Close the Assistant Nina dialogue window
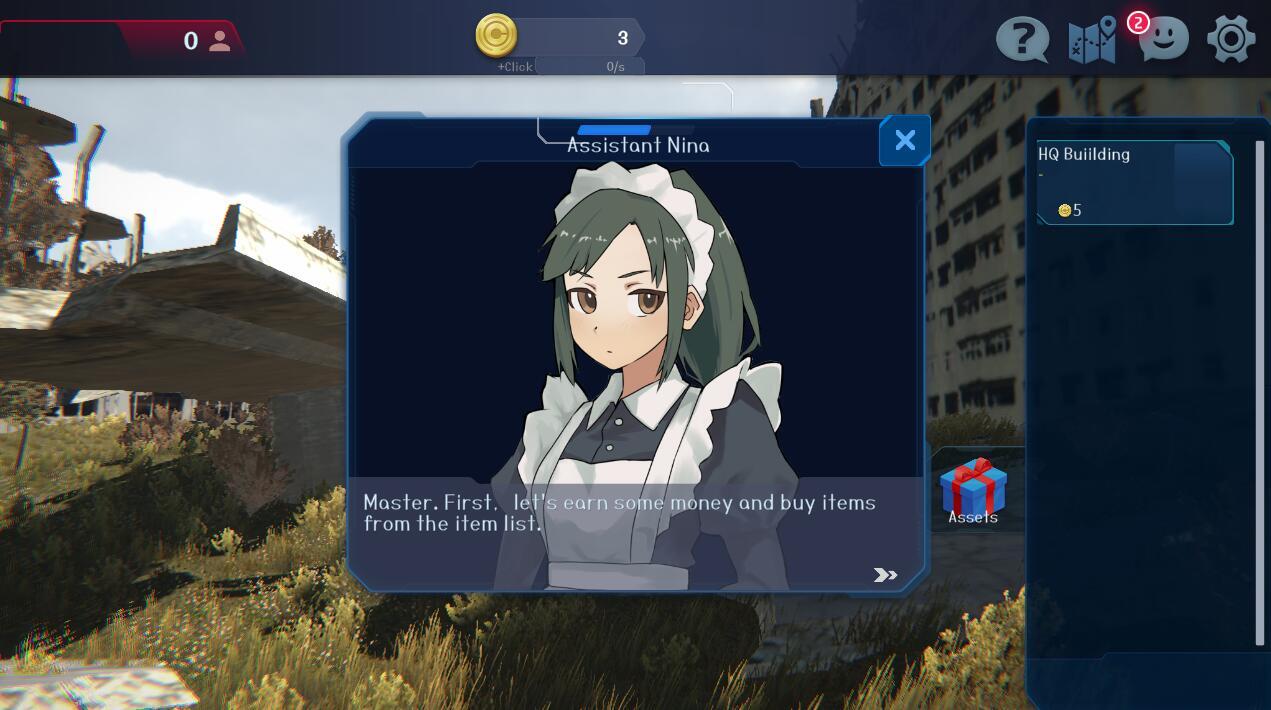The image size is (1271, 710). (x=904, y=141)
